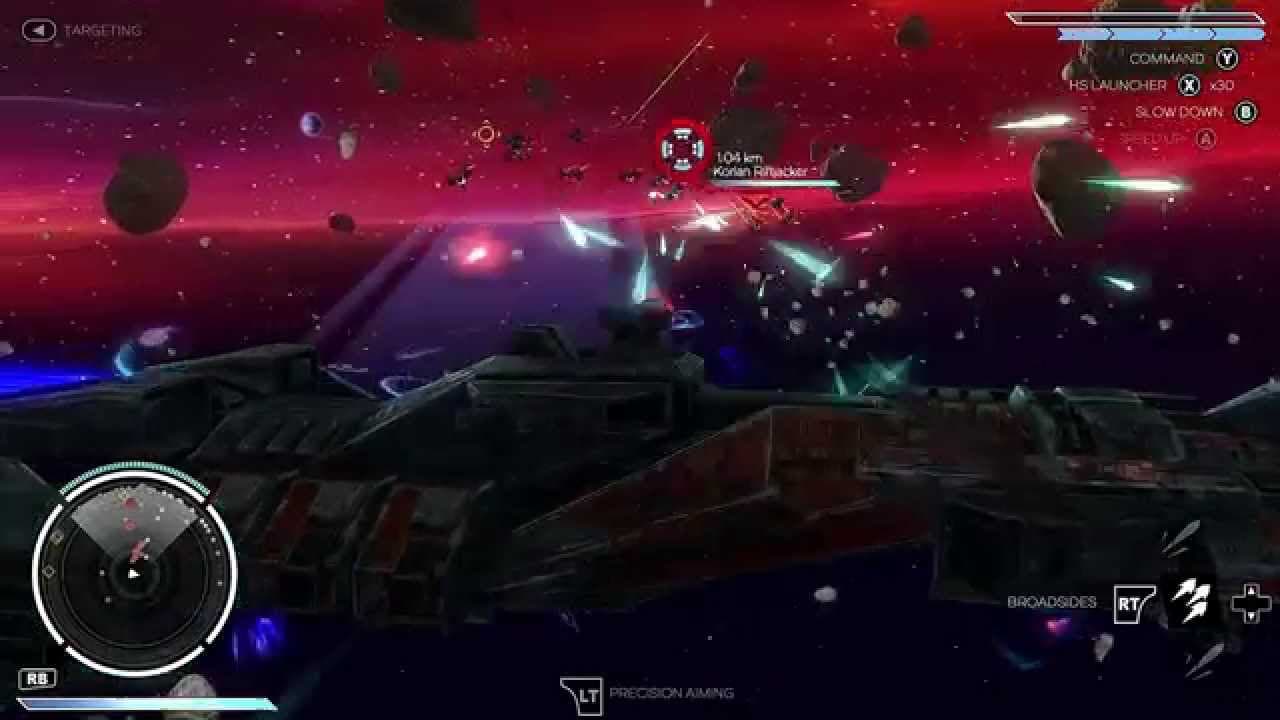Open the Targeting panel via back arrow
This screenshot has width=1280, height=720.
click(x=38, y=29)
